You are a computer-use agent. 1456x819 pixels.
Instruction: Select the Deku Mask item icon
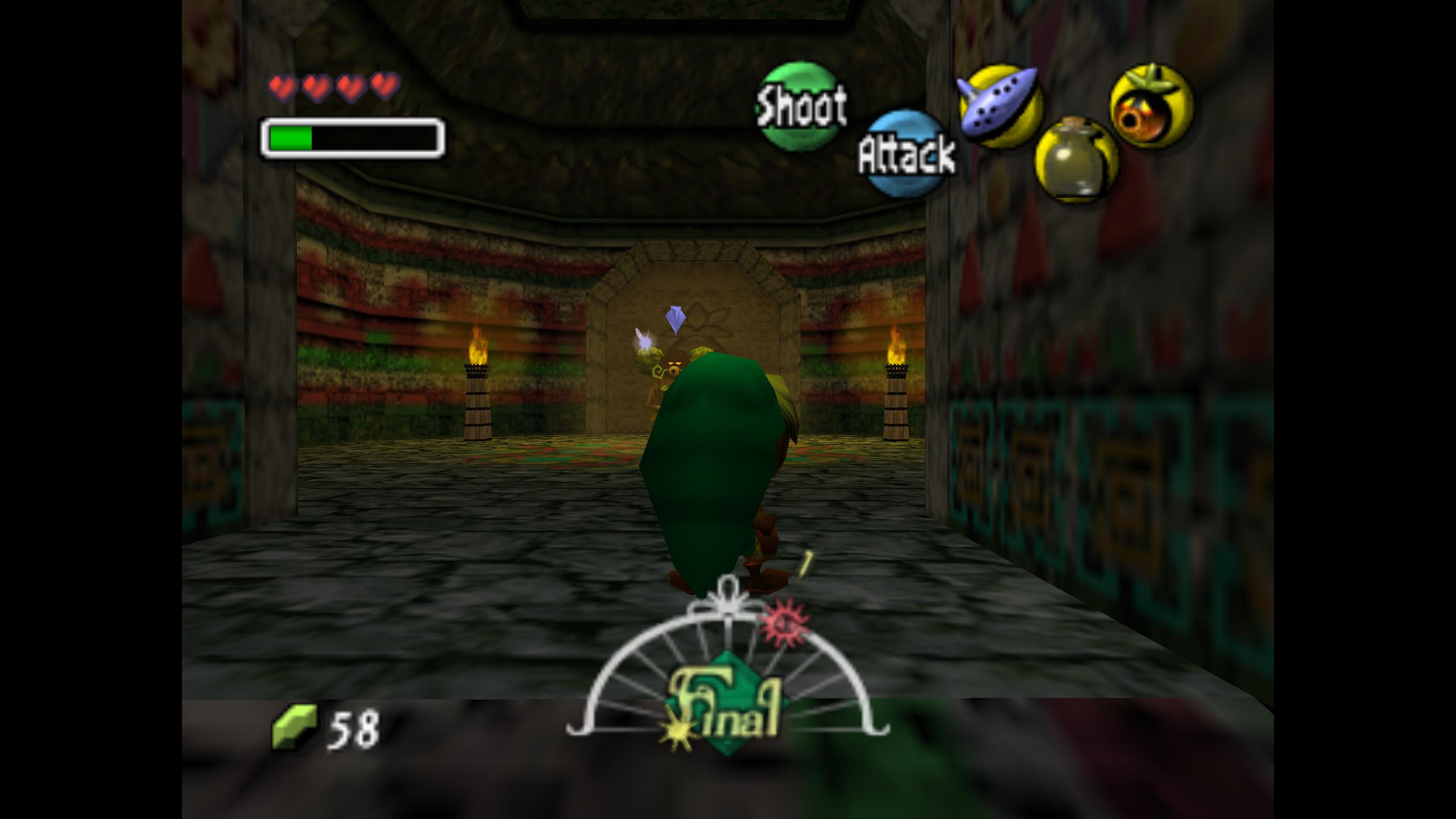(1151, 106)
